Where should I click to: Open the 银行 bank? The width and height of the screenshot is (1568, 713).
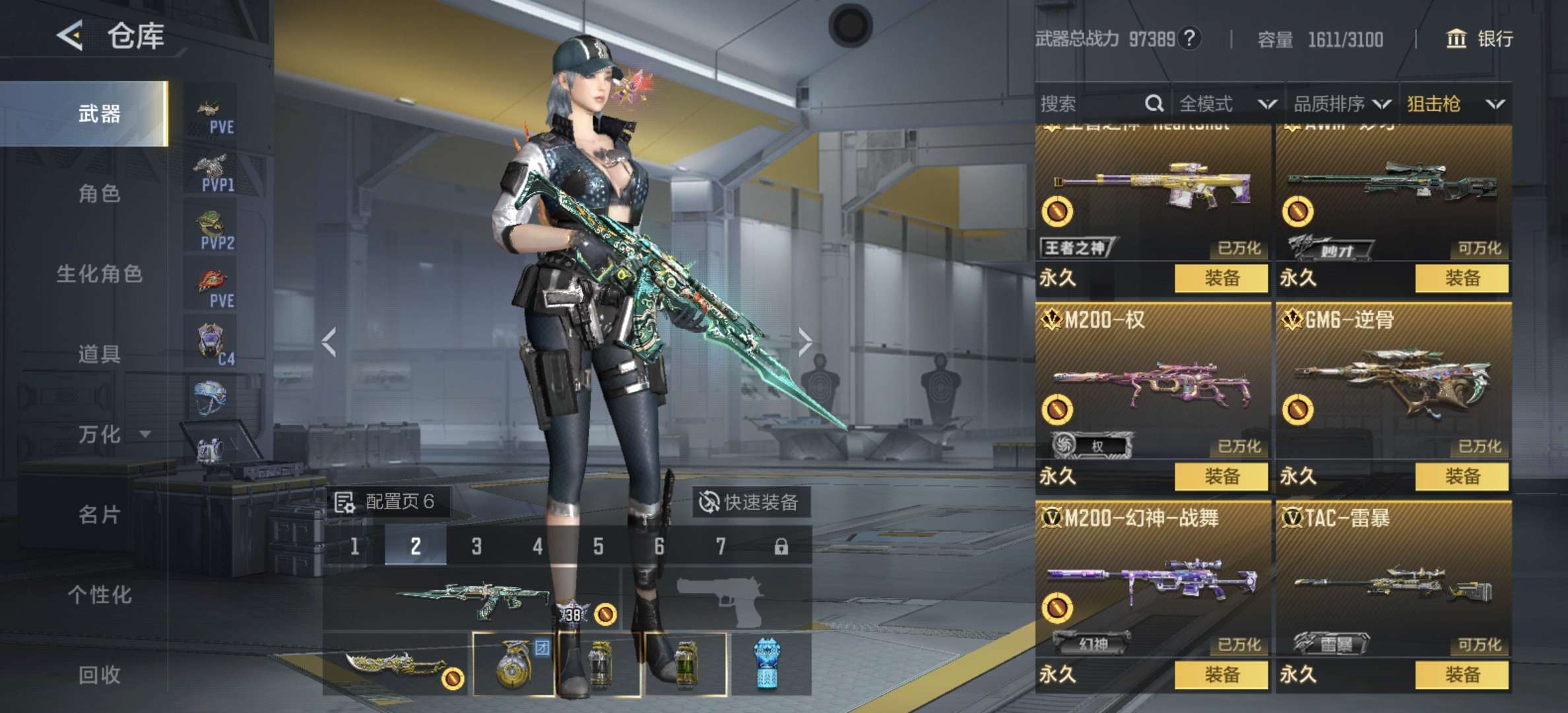coord(1480,39)
